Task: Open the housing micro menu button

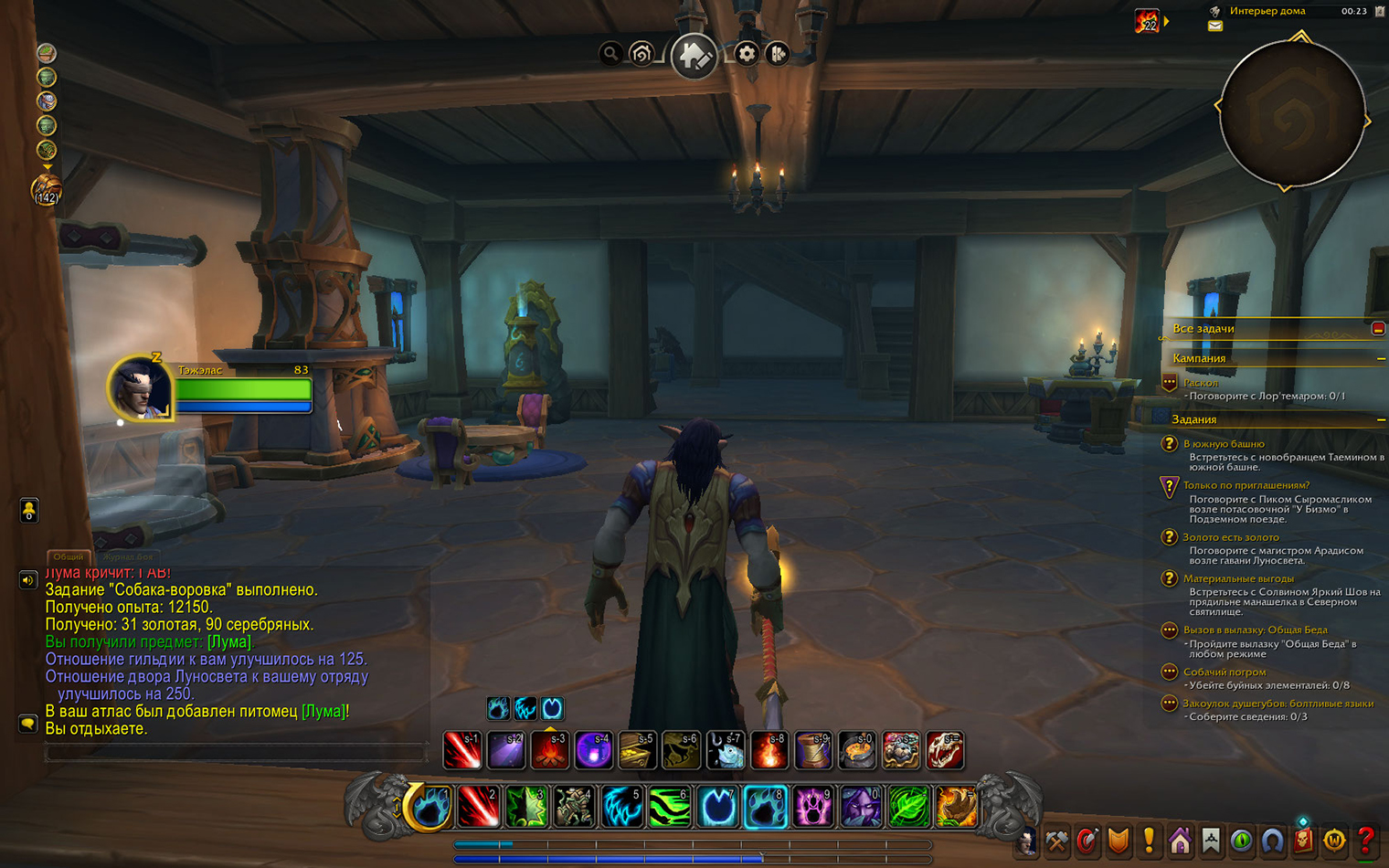Action: [x=1180, y=840]
